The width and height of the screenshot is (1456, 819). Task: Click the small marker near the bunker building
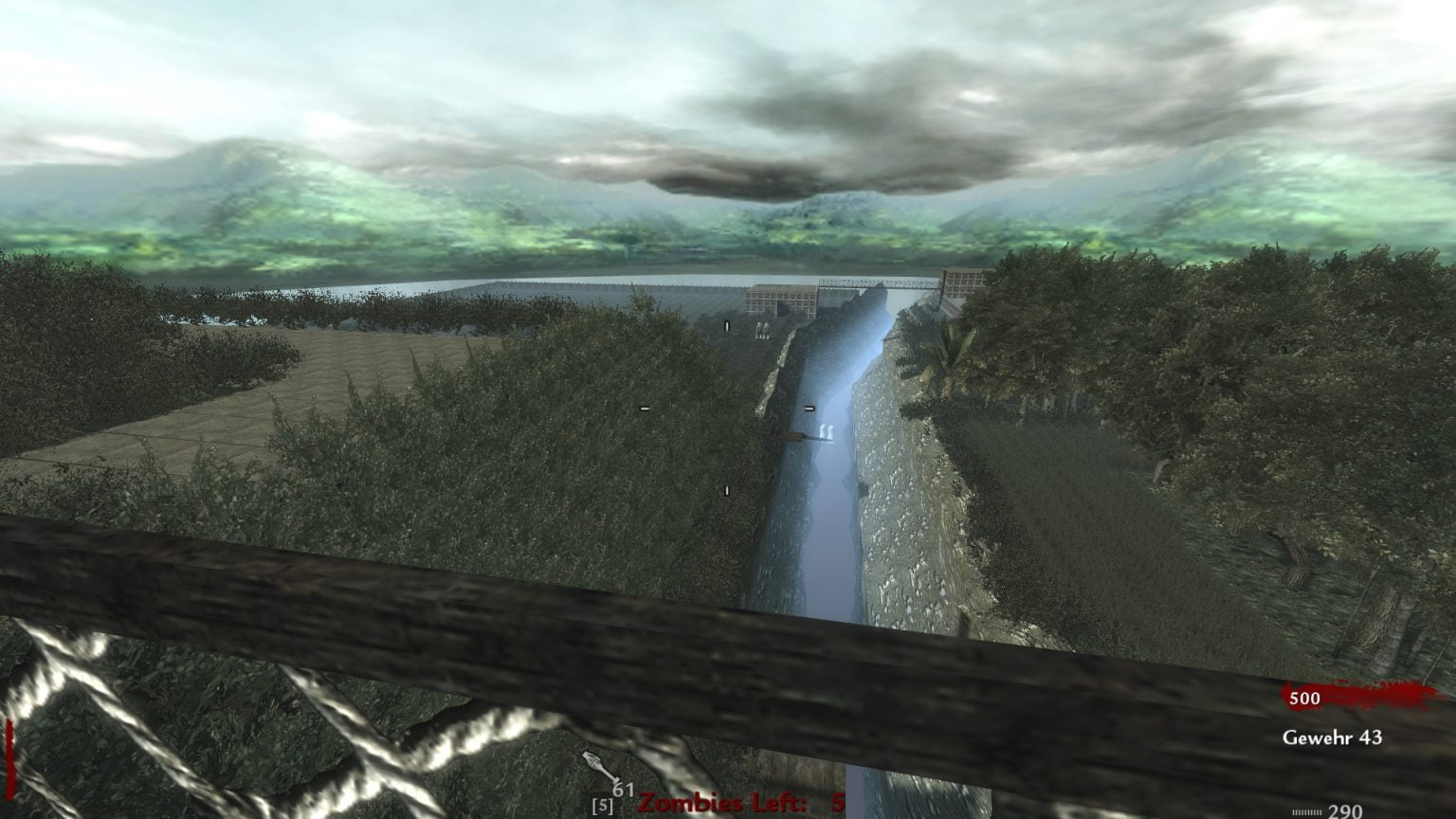726,325
